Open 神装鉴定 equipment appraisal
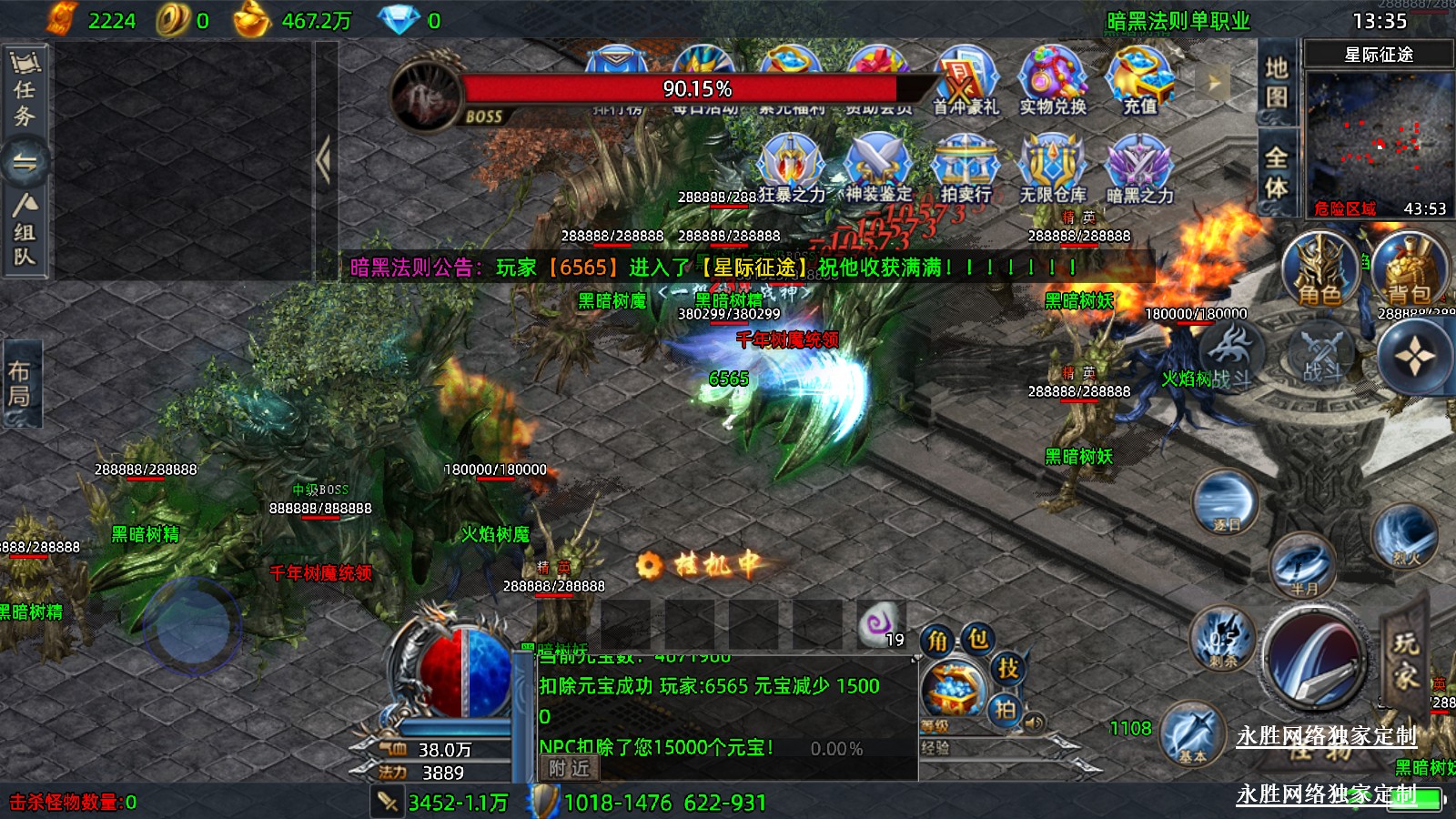 coord(877,167)
